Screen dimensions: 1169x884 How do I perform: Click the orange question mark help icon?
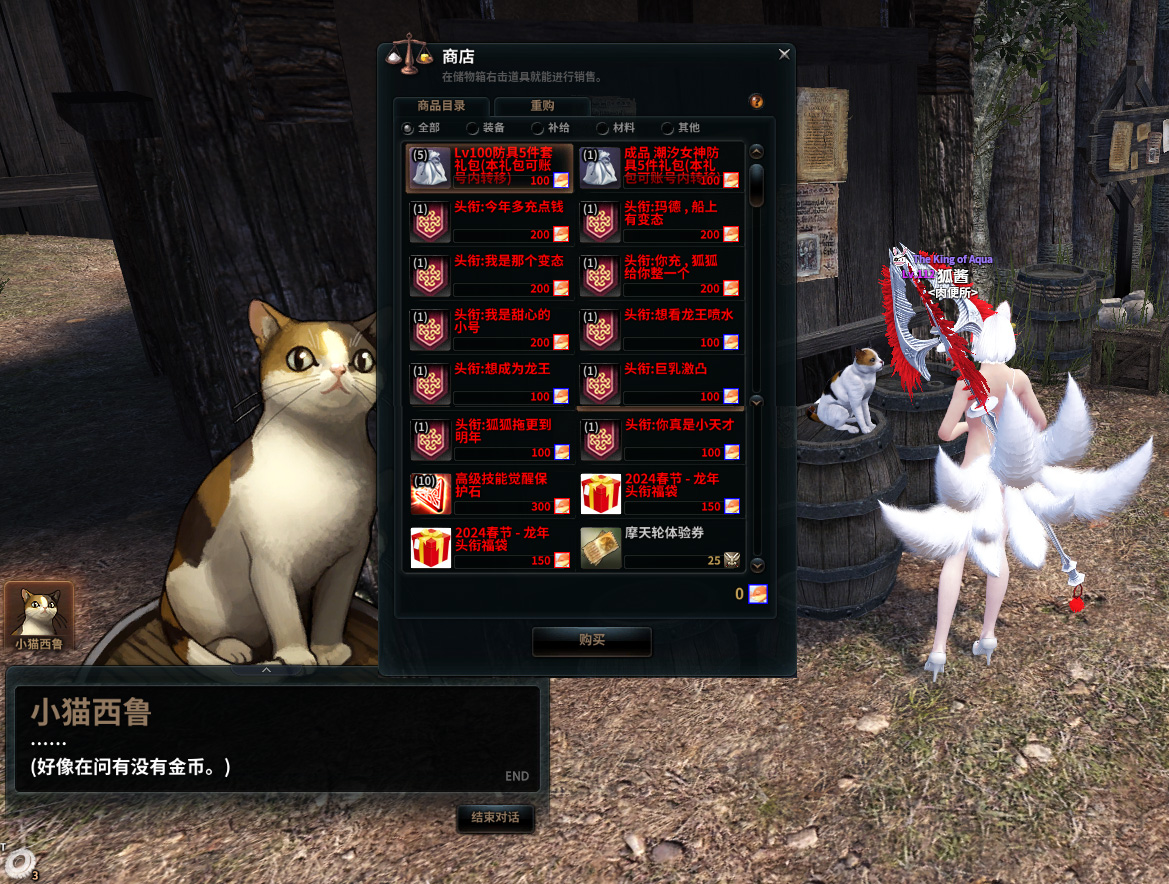[756, 102]
